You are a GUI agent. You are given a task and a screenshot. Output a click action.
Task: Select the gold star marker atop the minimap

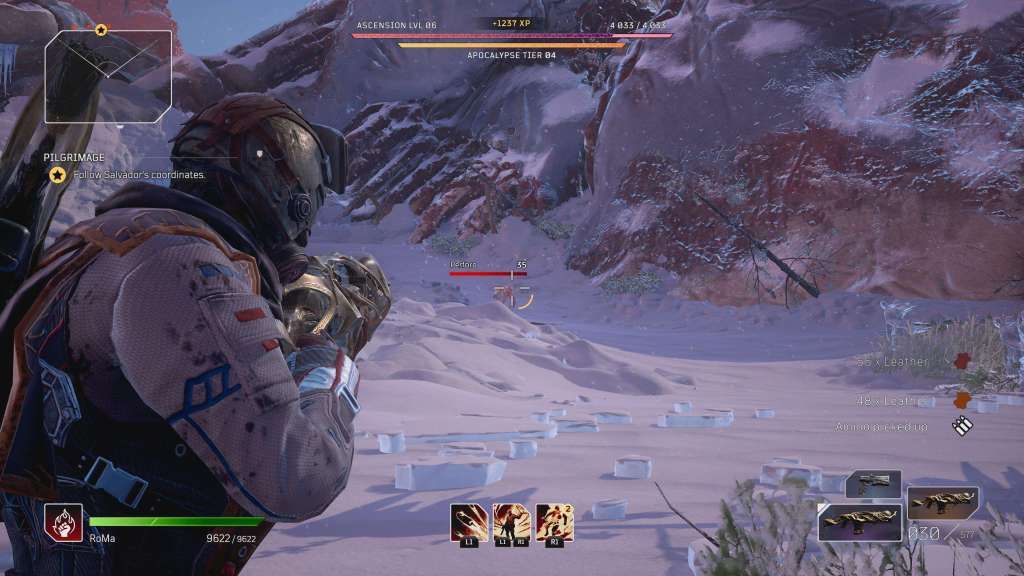(x=101, y=30)
